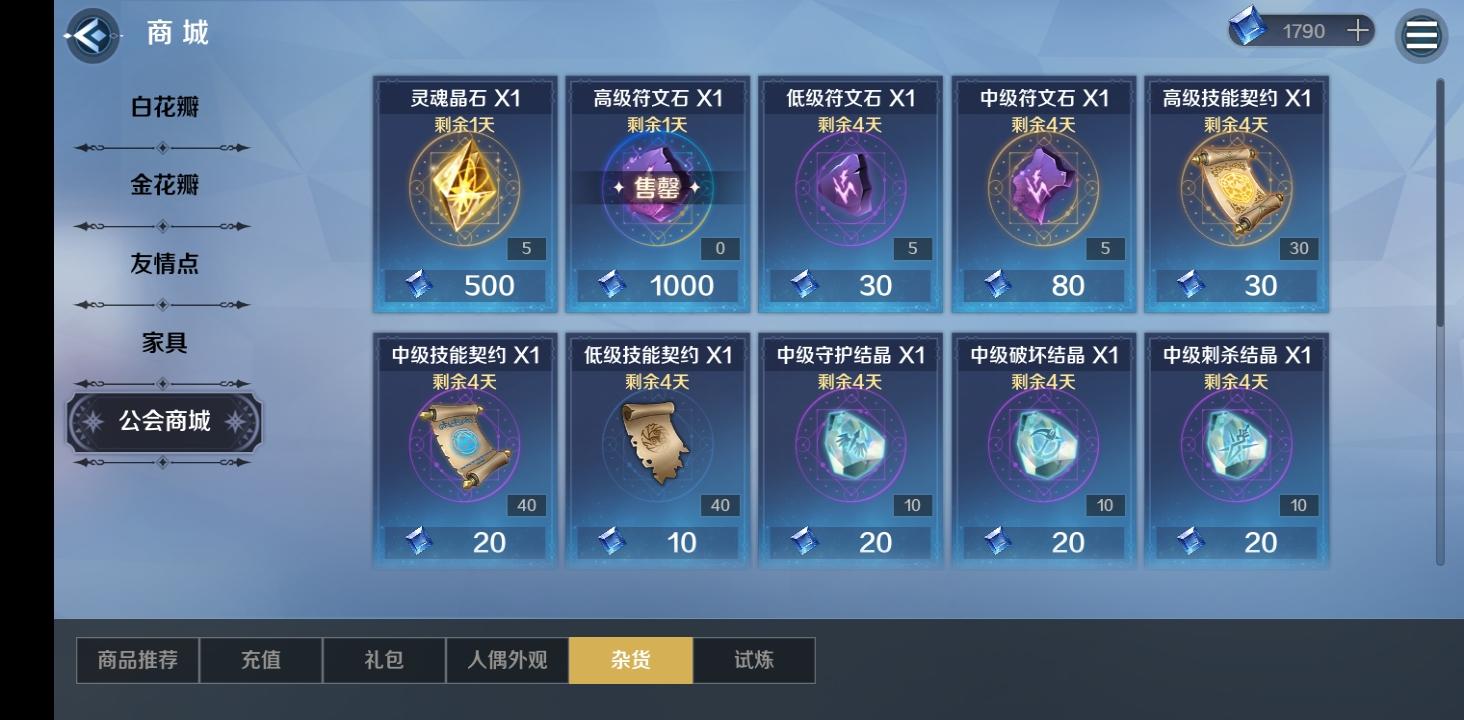Open the 金花瓣 category section
Viewport: 1464px width, 720px height.
(162, 185)
